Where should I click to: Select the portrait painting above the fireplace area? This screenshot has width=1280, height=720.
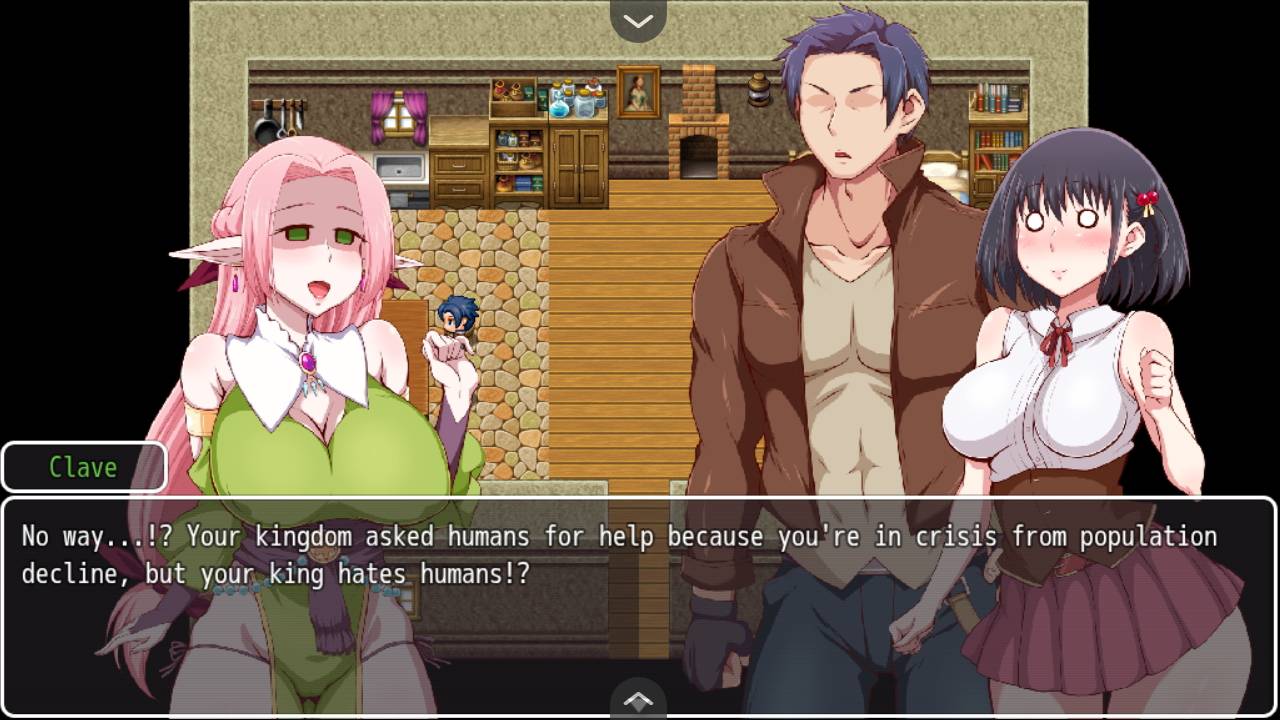(637, 90)
